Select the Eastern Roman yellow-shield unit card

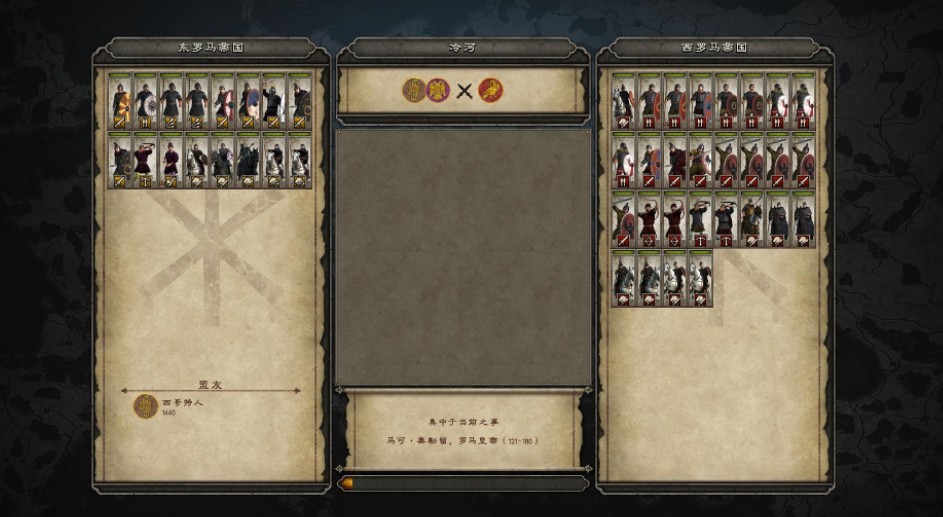(x=121, y=102)
